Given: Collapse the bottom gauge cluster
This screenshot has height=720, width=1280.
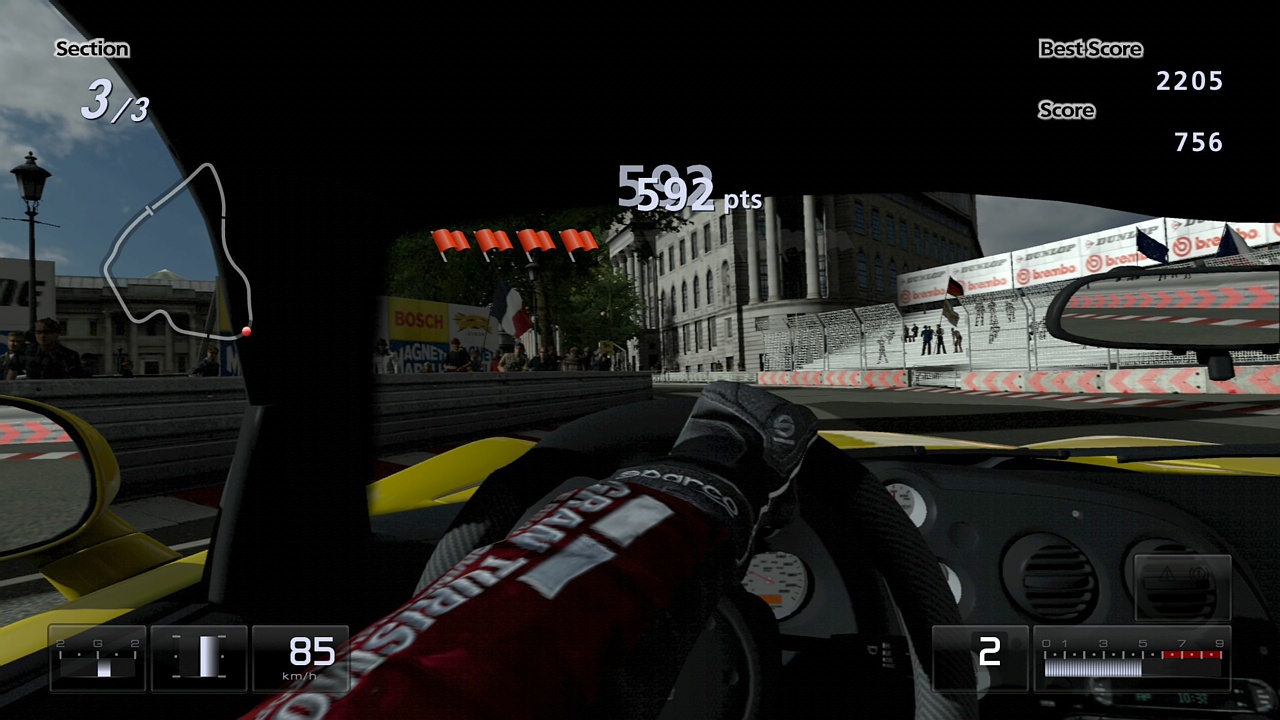Looking at the screenshot, I should 200,658.
